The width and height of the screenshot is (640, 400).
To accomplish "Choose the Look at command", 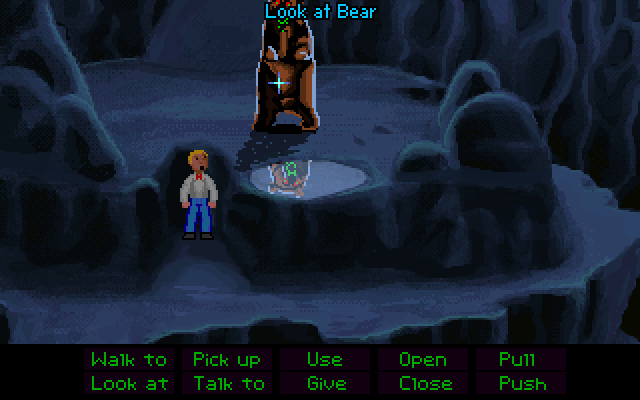I will (130, 383).
